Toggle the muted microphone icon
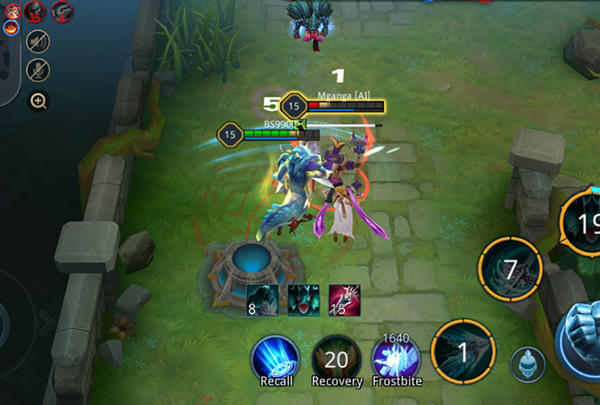600x405 pixels. 38,70
